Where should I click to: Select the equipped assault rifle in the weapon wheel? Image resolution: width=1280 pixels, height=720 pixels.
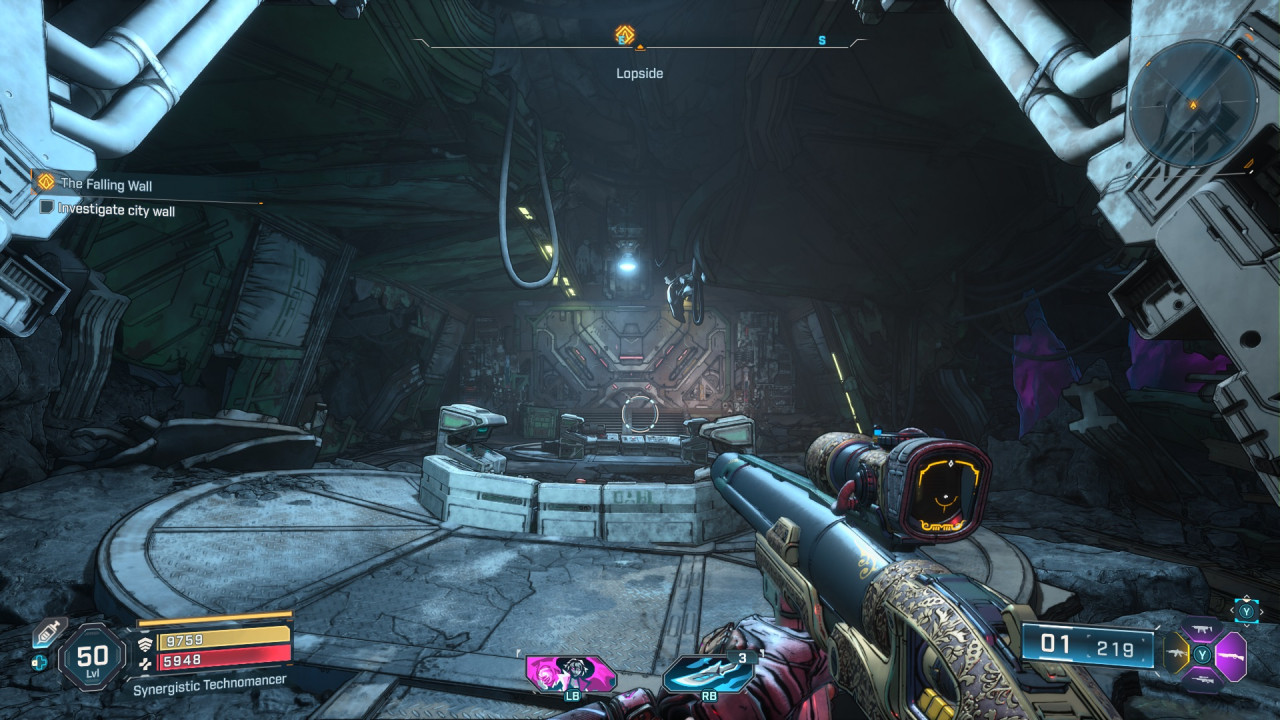[1177, 653]
